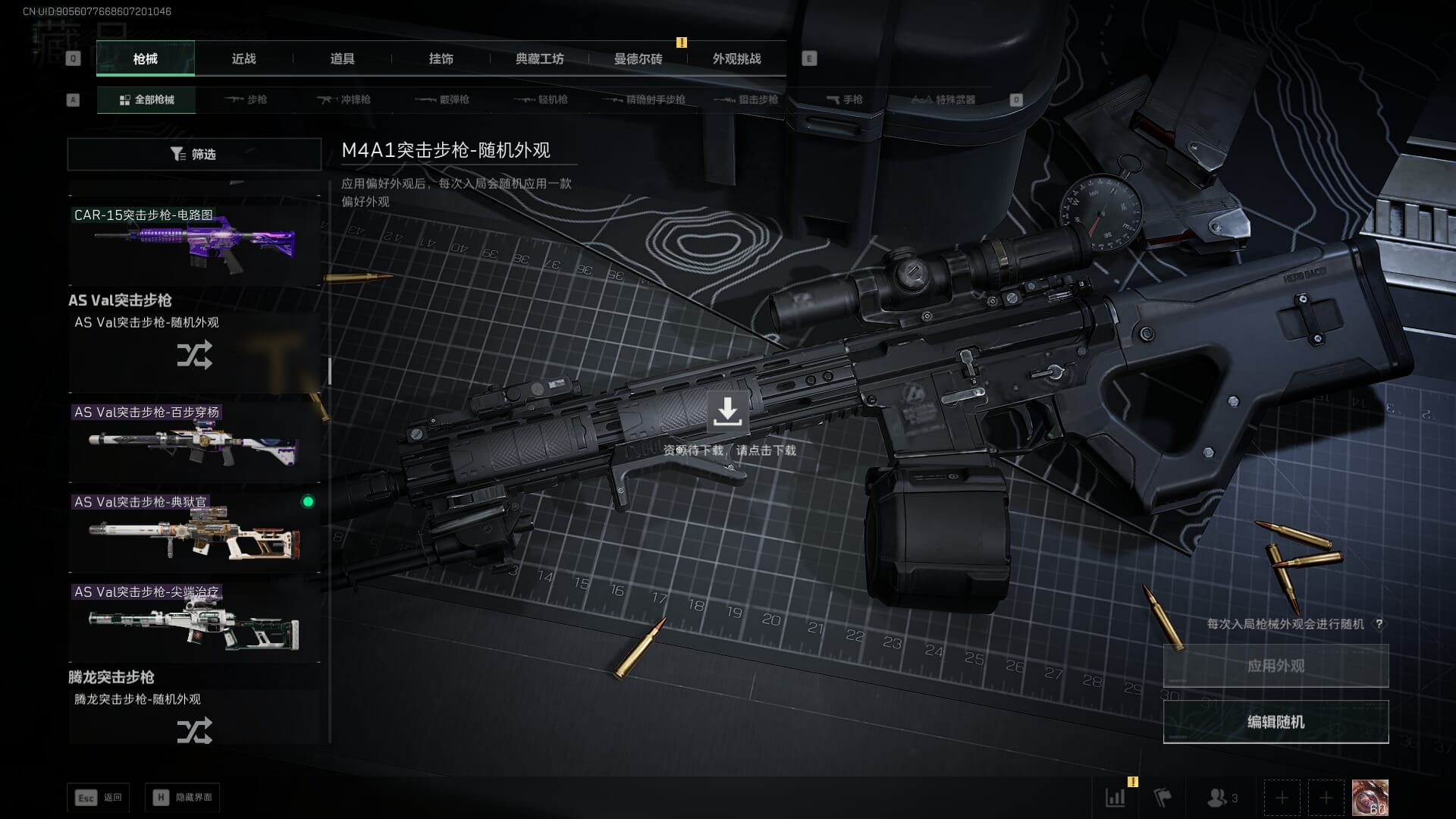Open the 近战 melee tab
The height and width of the screenshot is (819, 1456).
pos(243,58)
